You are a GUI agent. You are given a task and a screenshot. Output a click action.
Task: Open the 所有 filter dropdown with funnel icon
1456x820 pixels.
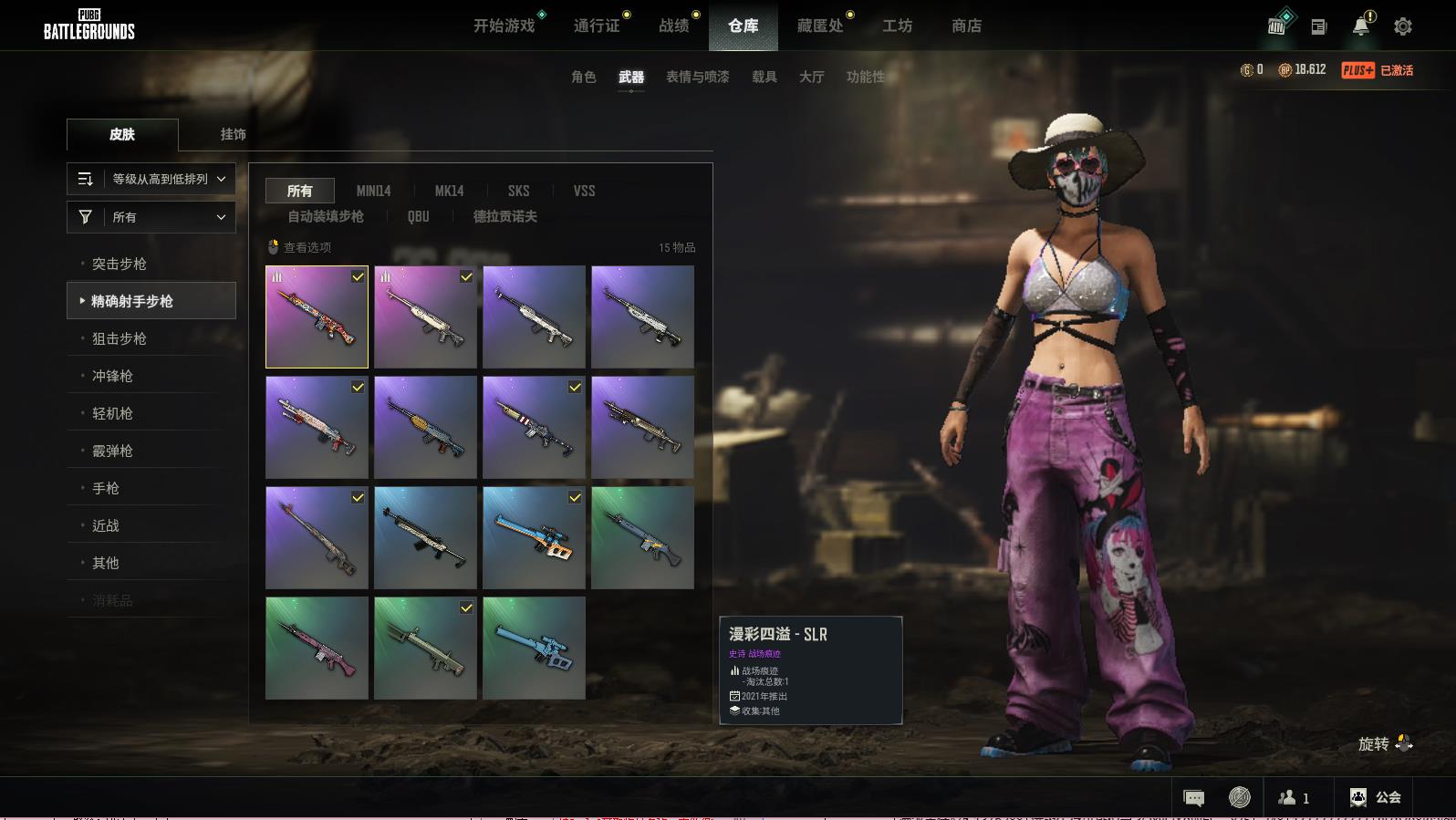151,217
